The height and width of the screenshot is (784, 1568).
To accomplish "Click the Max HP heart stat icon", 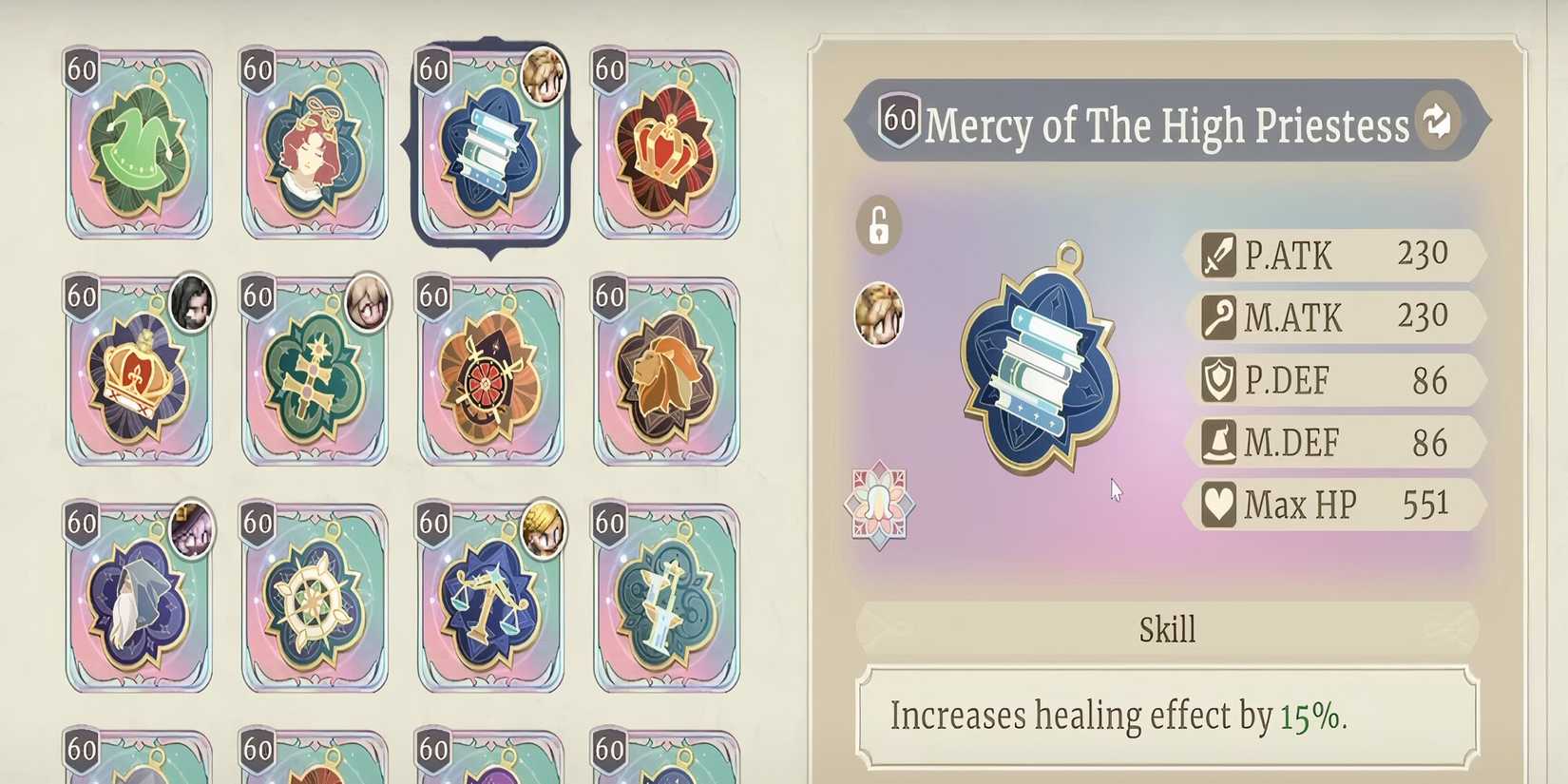I will [x=1219, y=504].
